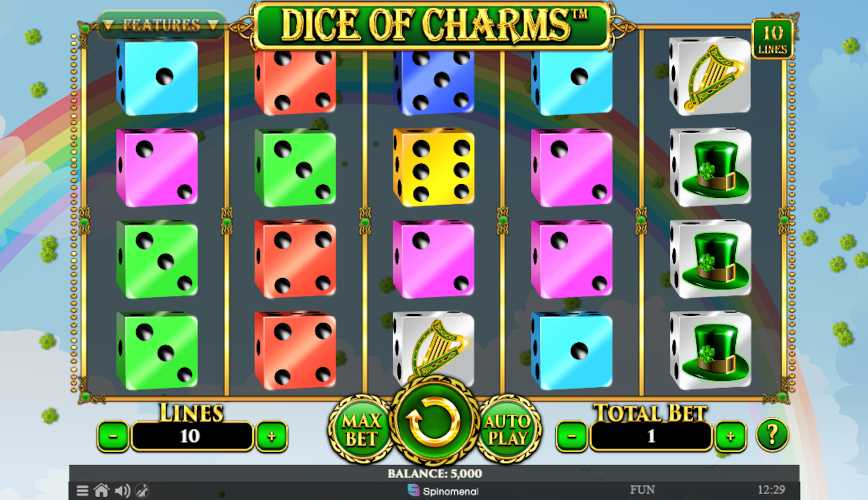The height and width of the screenshot is (500, 868).
Task: Toggle the sound speaker icon
Action: click(x=122, y=491)
